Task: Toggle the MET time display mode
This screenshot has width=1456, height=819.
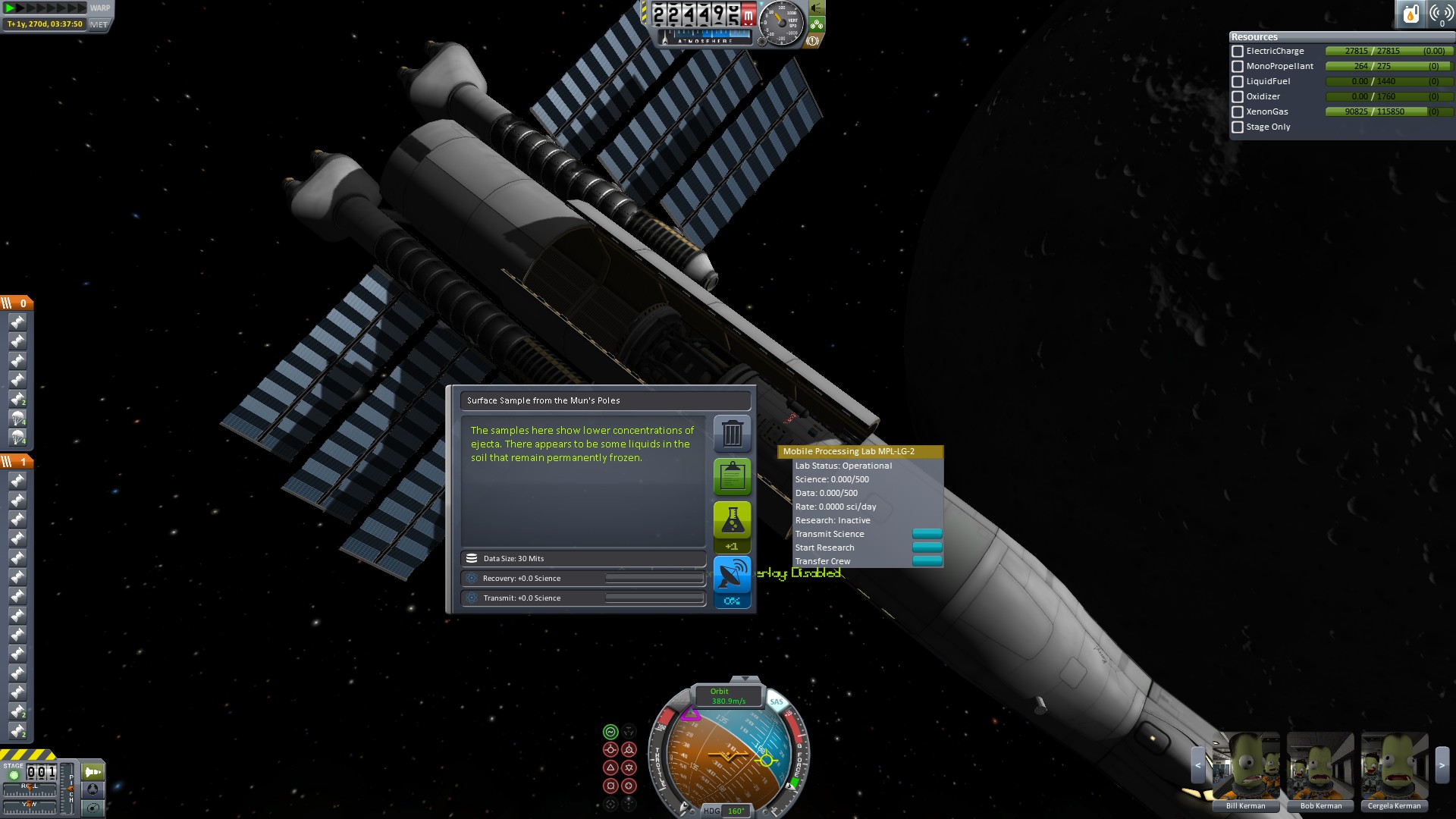Action: pyautogui.click(x=99, y=24)
